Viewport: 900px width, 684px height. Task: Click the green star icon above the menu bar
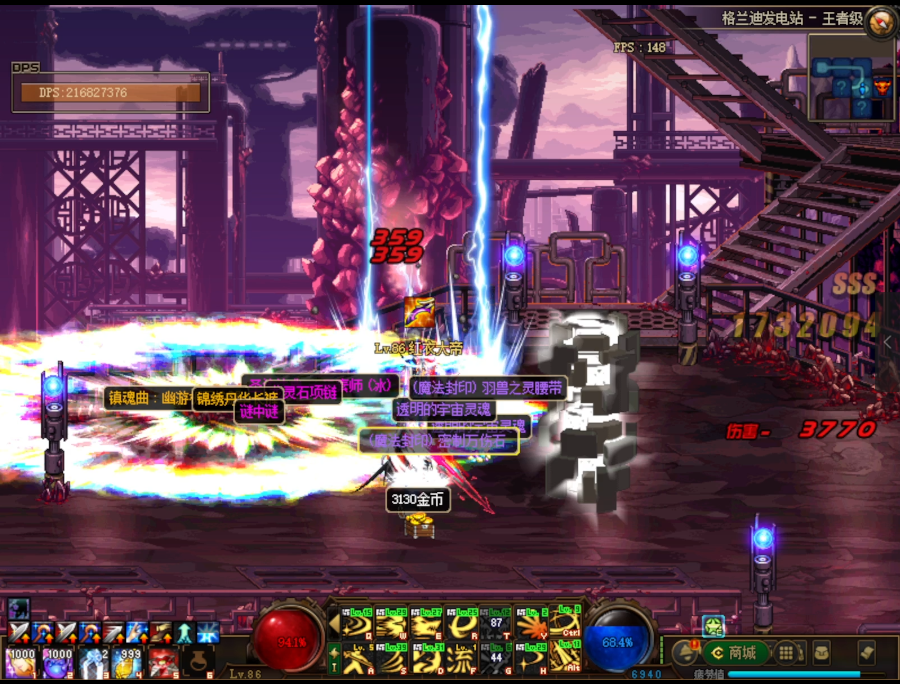[x=712, y=626]
